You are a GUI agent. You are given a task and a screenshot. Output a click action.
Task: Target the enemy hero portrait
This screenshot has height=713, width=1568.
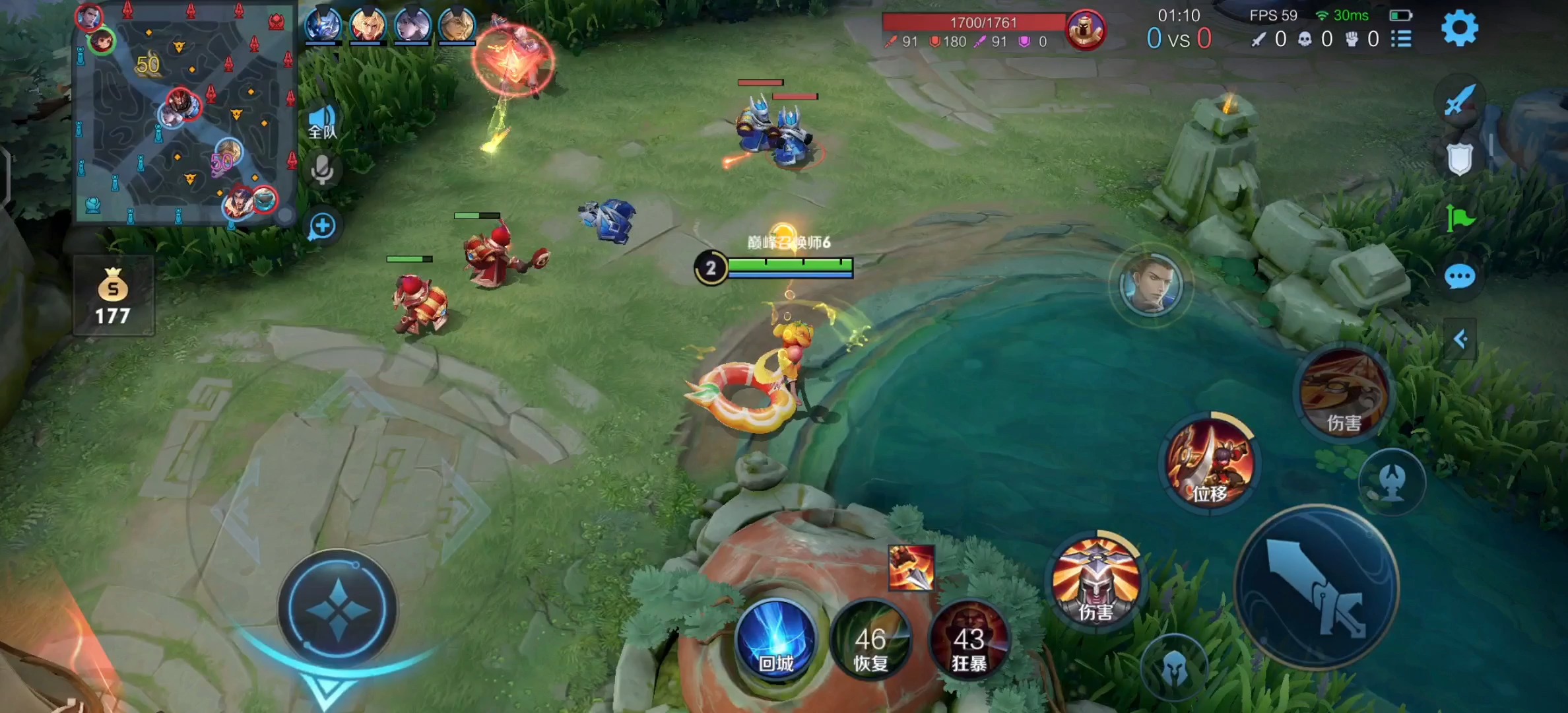click(x=1151, y=284)
